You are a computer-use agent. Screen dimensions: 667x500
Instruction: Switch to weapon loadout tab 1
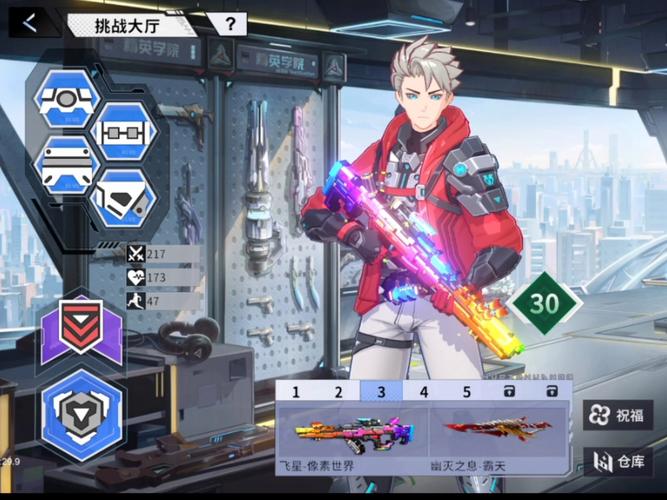click(296, 393)
